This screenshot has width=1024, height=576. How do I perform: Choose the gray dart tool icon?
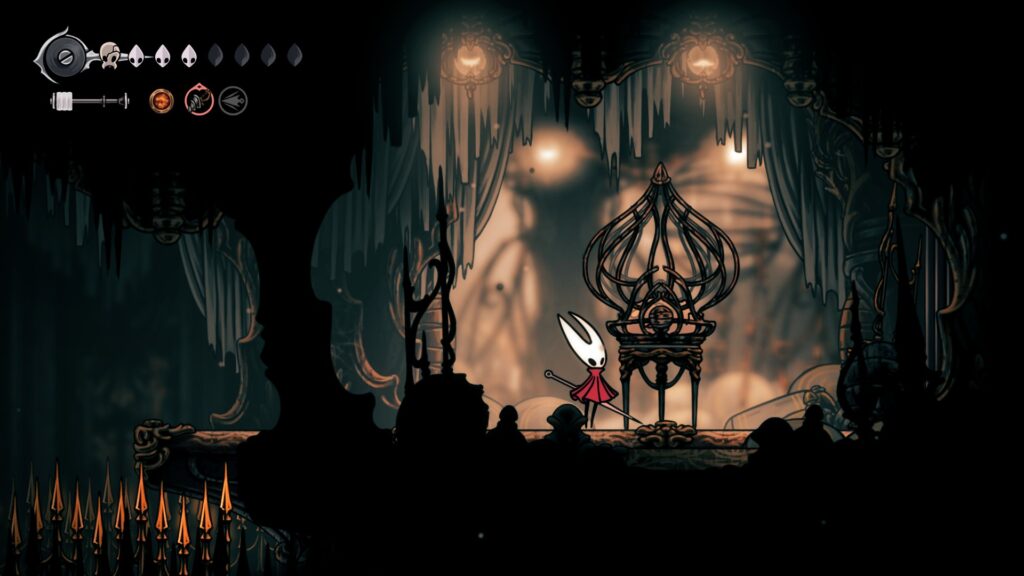click(233, 101)
